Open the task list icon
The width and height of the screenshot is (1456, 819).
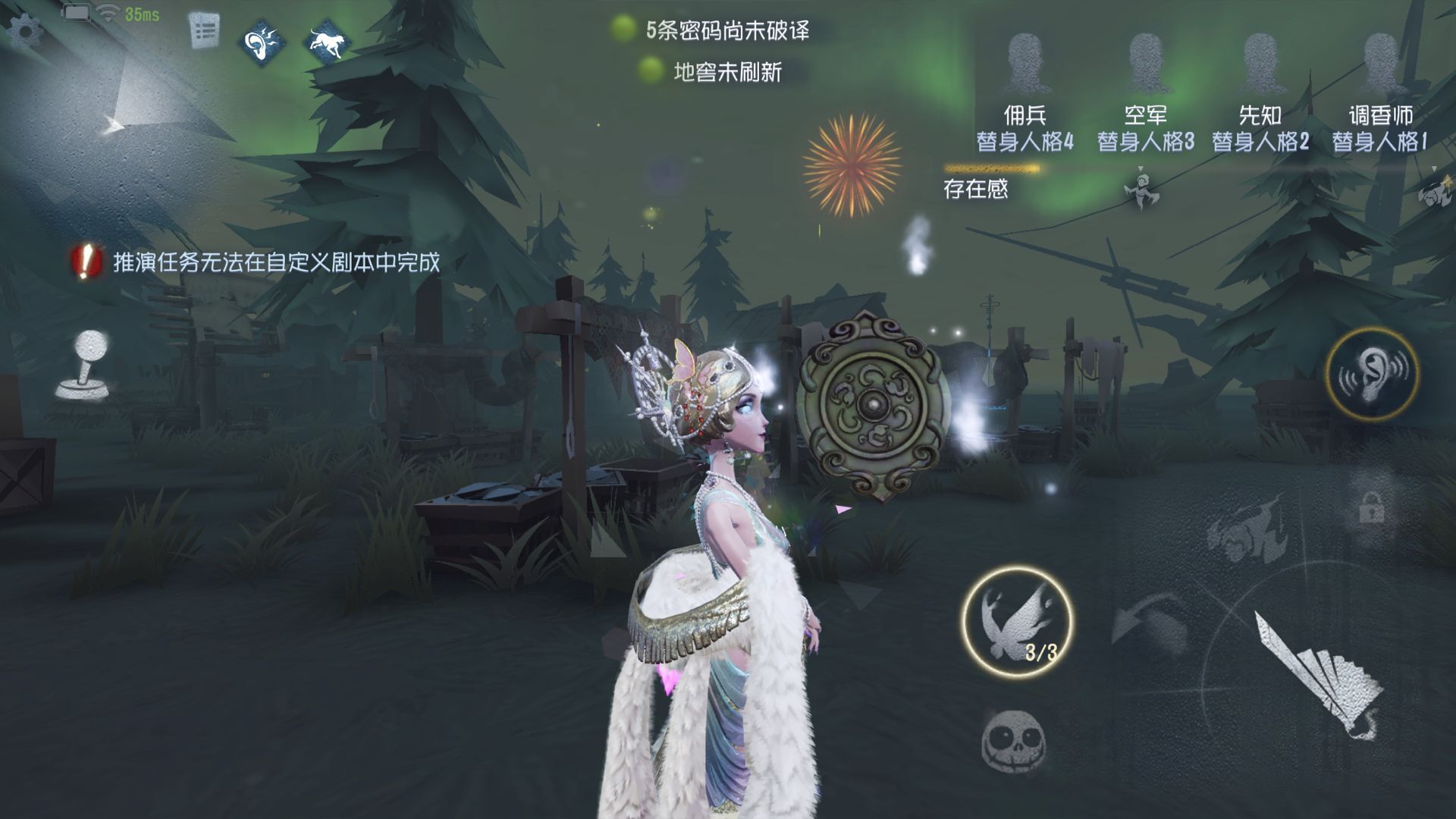point(203,32)
